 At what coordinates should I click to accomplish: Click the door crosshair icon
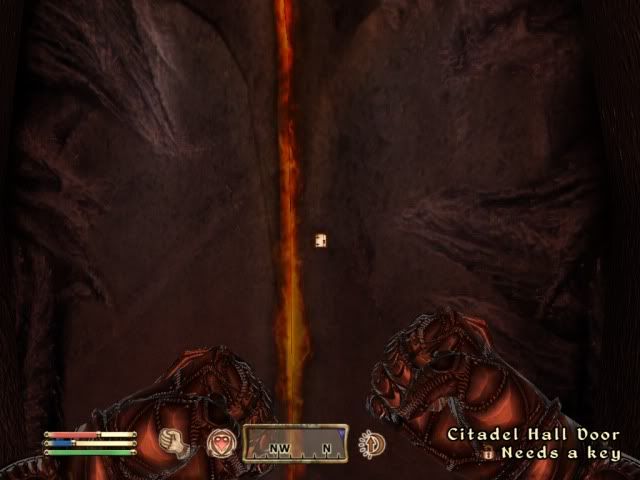point(321,240)
